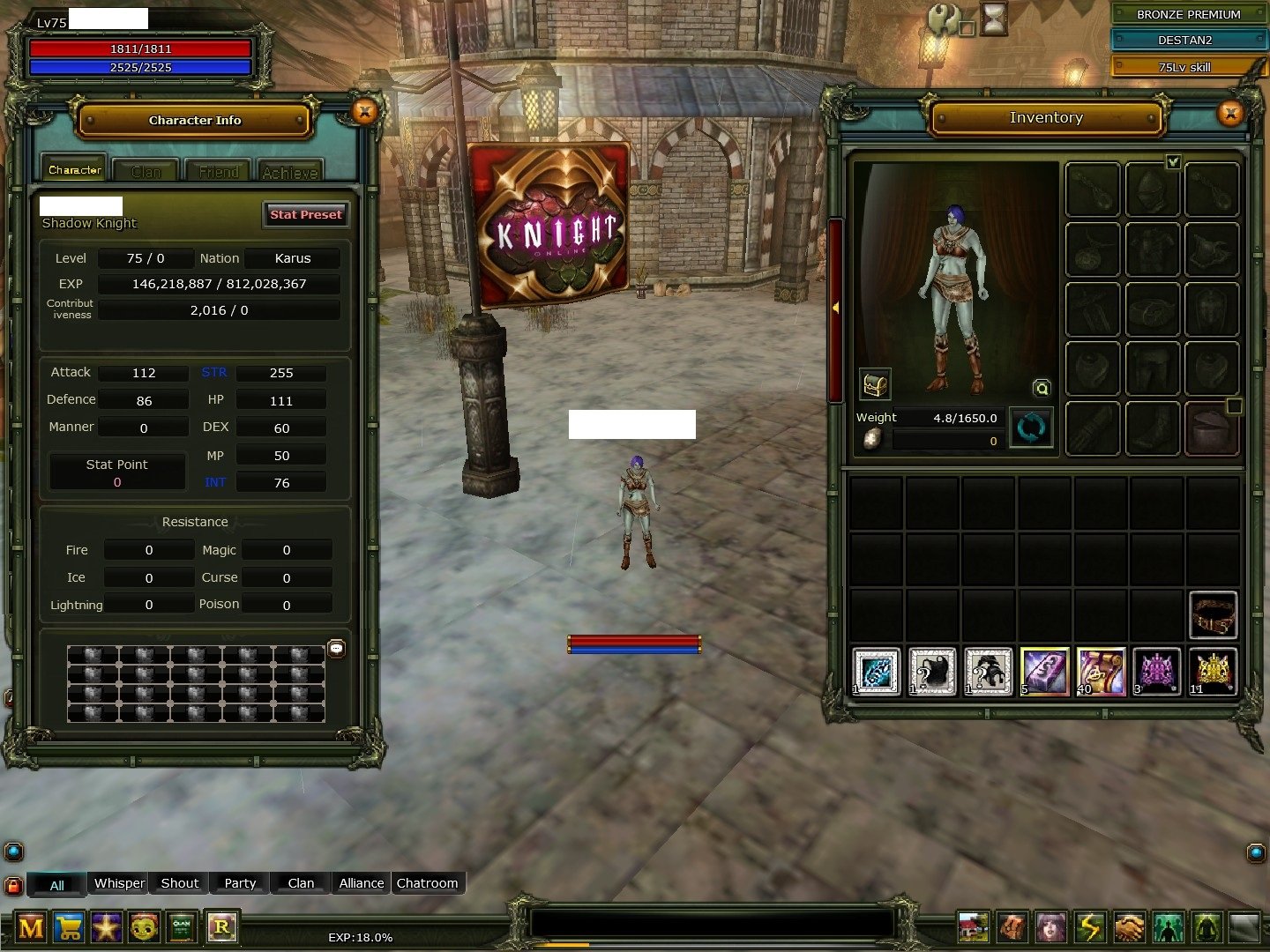1270x952 pixels.
Task: Close the Inventory window
Action: pyautogui.click(x=1230, y=113)
